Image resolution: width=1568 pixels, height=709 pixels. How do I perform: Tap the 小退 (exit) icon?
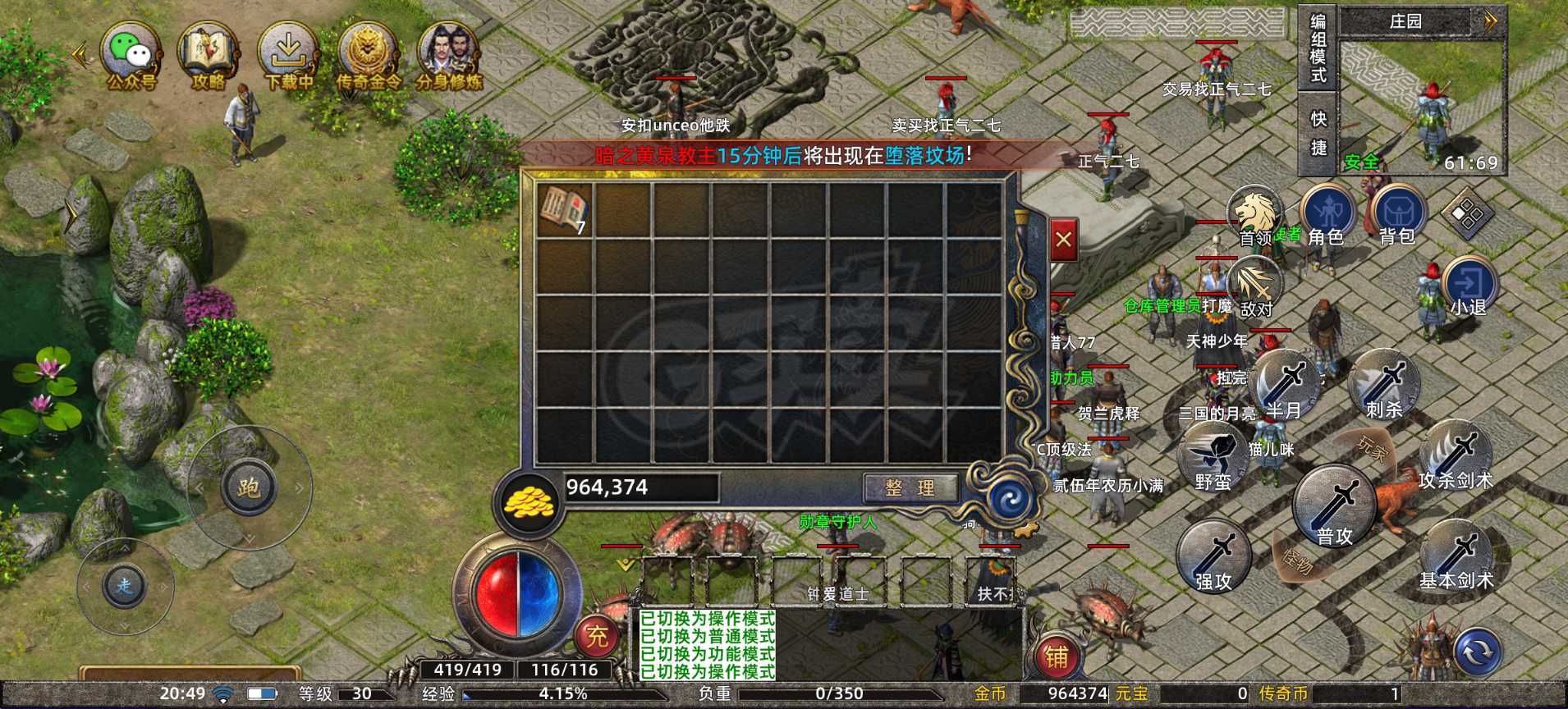(x=1469, y=283)
